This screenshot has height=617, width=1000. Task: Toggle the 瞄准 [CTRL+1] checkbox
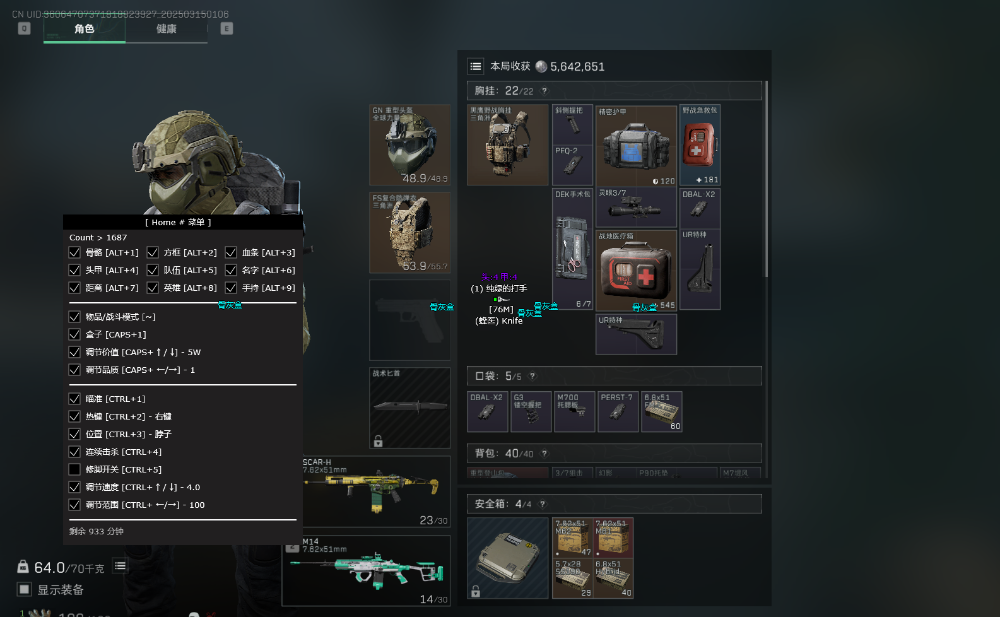click(x=74, y=399)
